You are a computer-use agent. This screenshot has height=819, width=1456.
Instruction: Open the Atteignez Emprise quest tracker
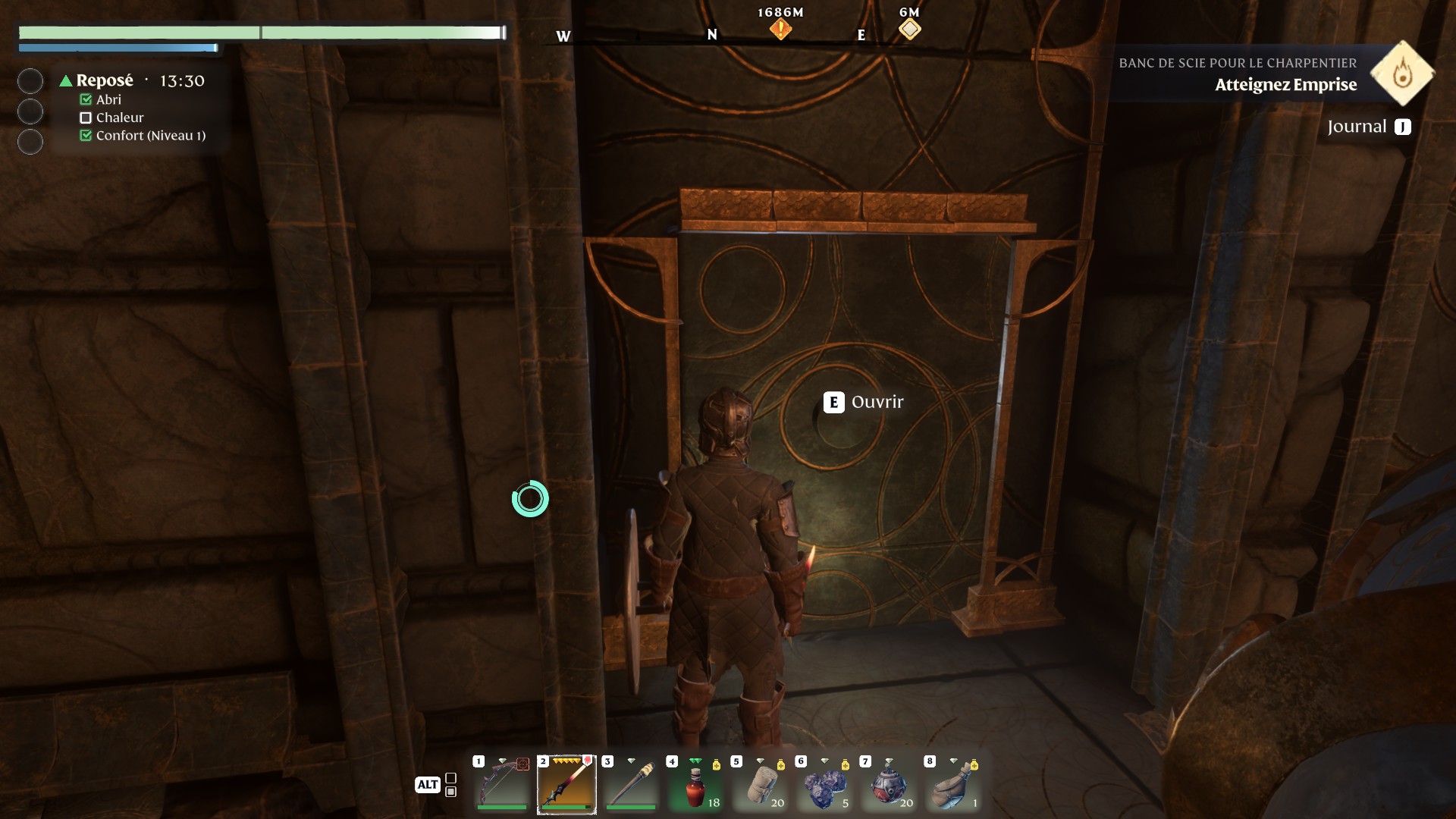coord(1285,84)
